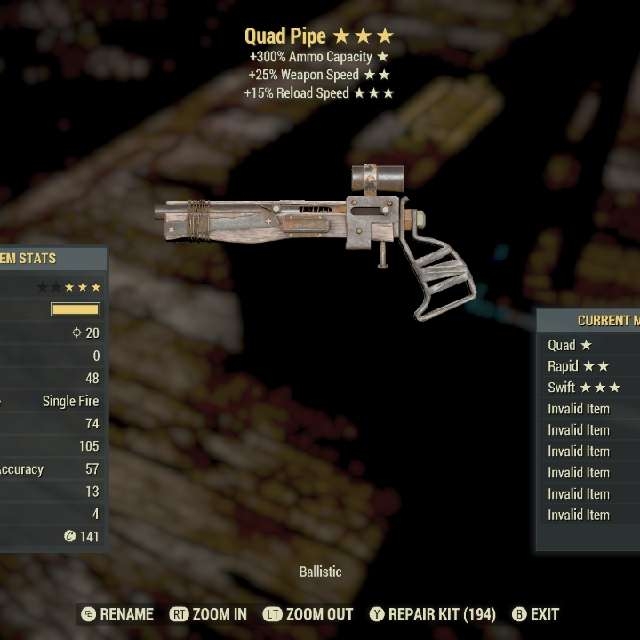Exit the weapon inspect screen
640x640 pixels.
[535, 614]
